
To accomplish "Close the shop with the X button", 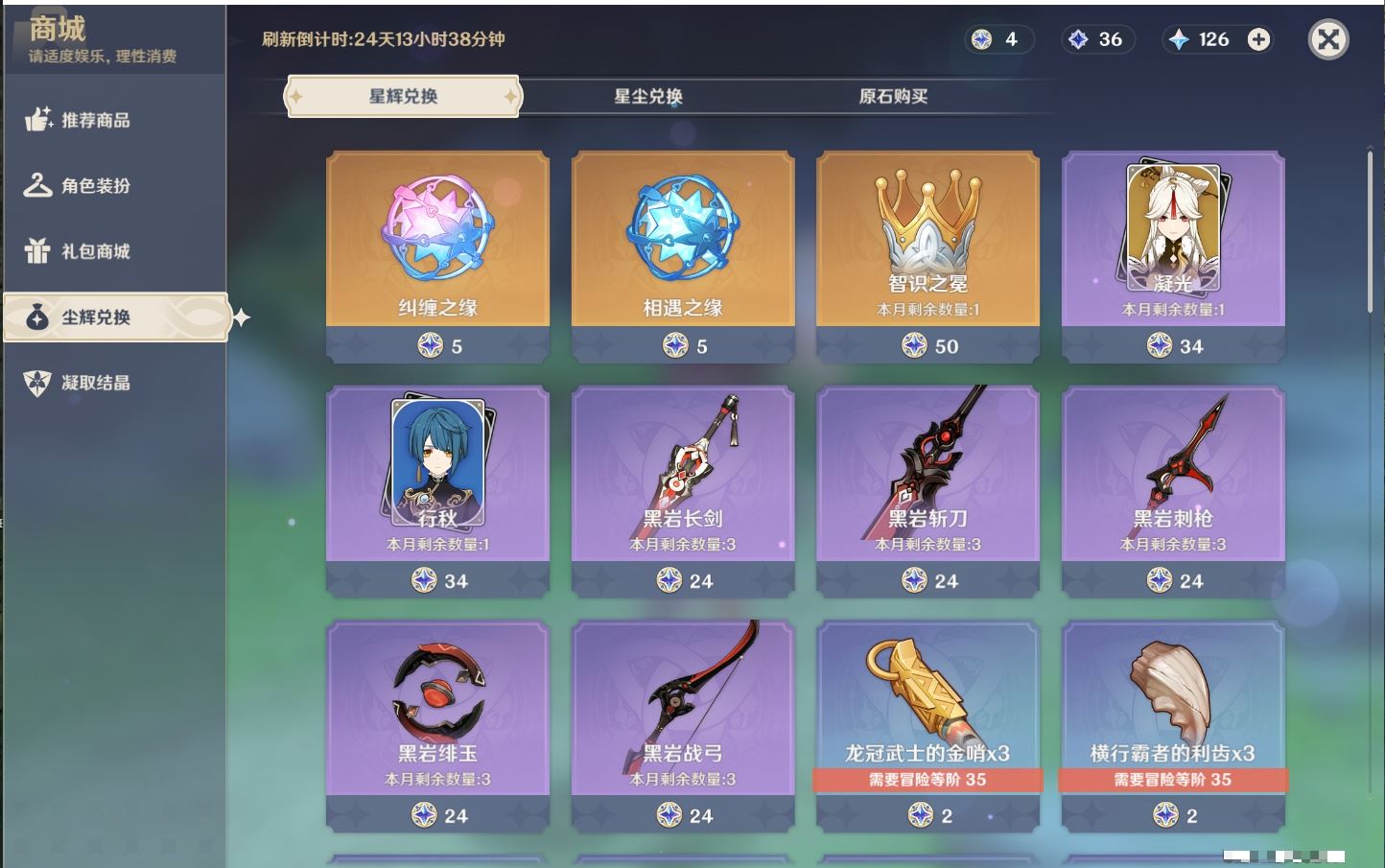I will point(1328,39).
